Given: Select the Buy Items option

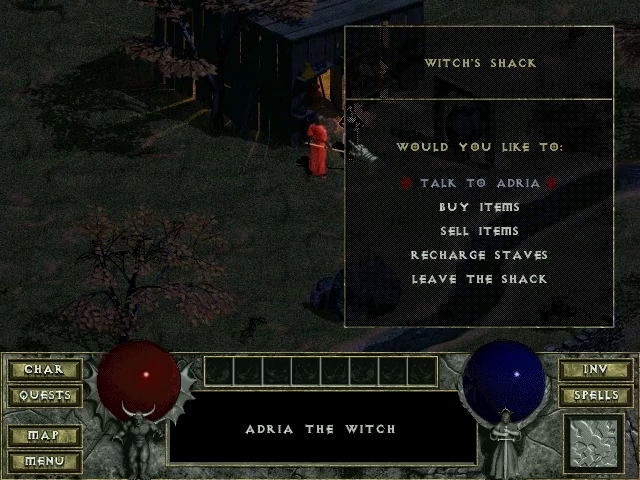Looking at the screenshot, I should pos(480,207).
